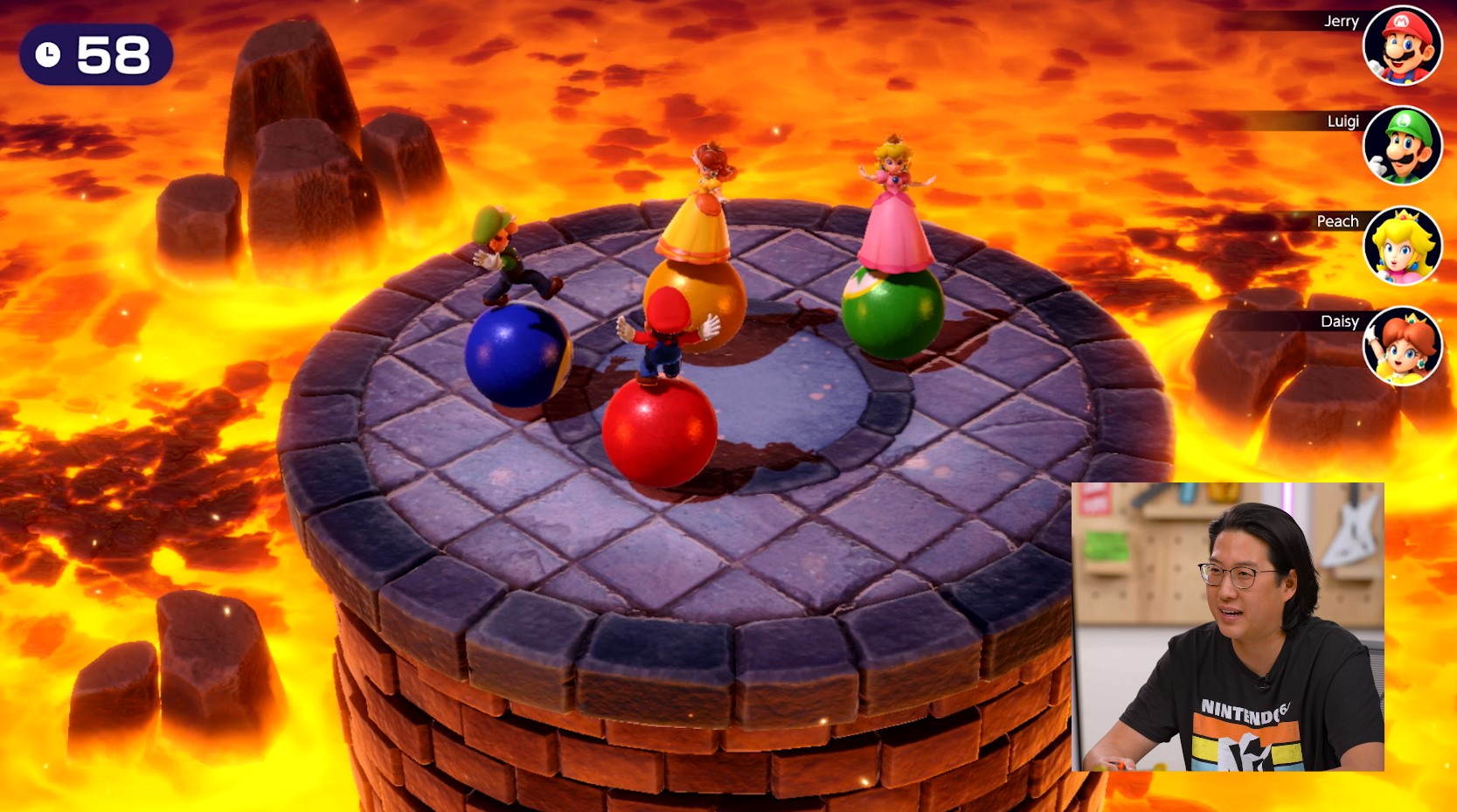Choose Peach's player portrait
1457x812 pixels.
pos(1402,246)
